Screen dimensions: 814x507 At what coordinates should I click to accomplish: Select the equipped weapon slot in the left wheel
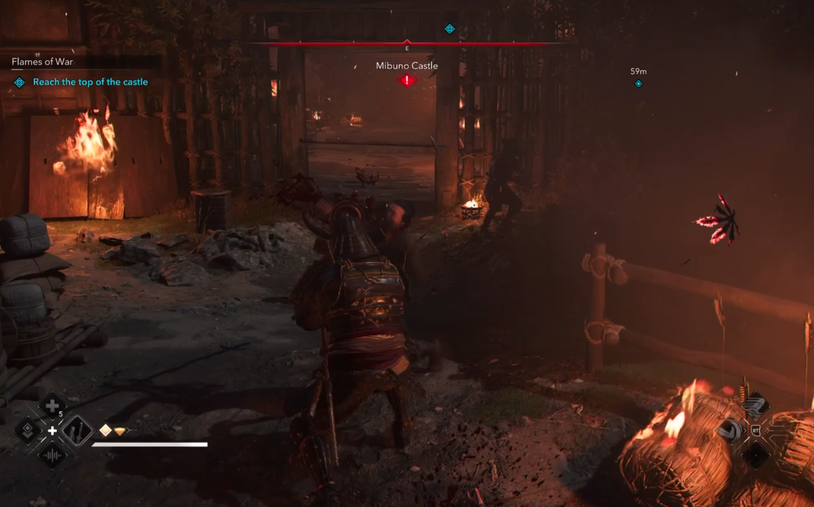[x=77, y=431]
